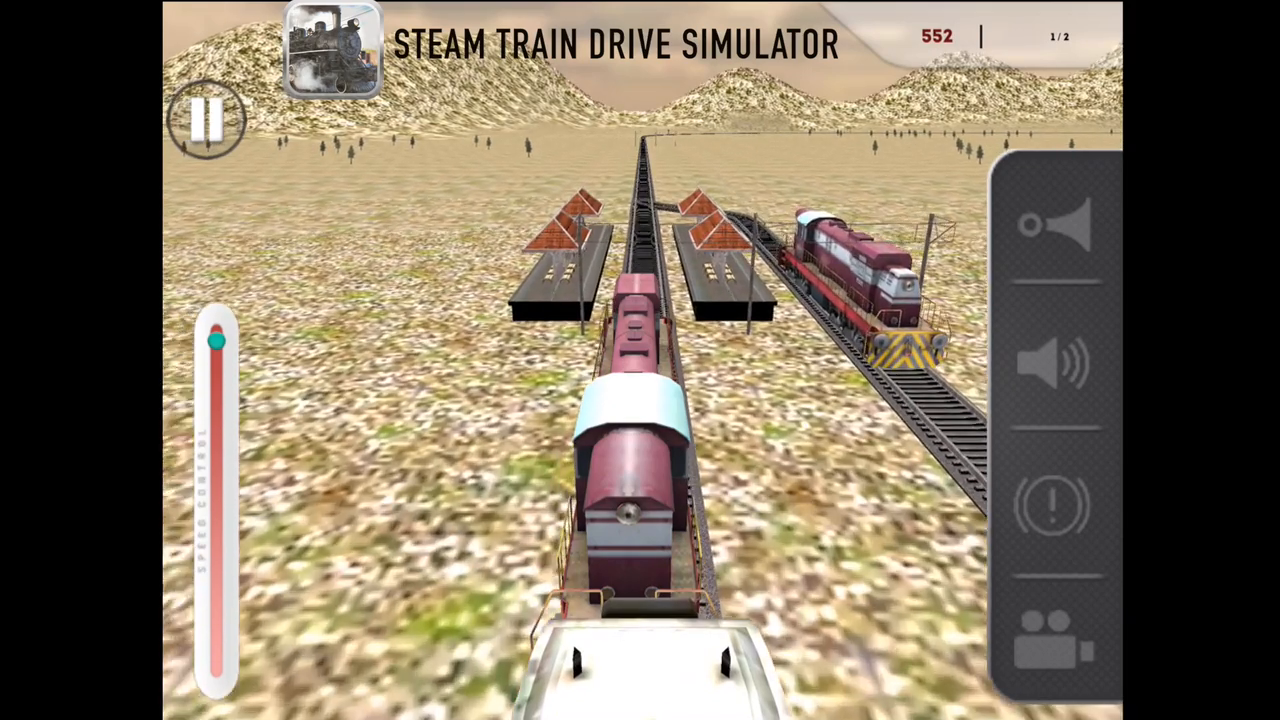Screen dimensions: 1280x720
Task: Pause the game
Action: (207, 120)
